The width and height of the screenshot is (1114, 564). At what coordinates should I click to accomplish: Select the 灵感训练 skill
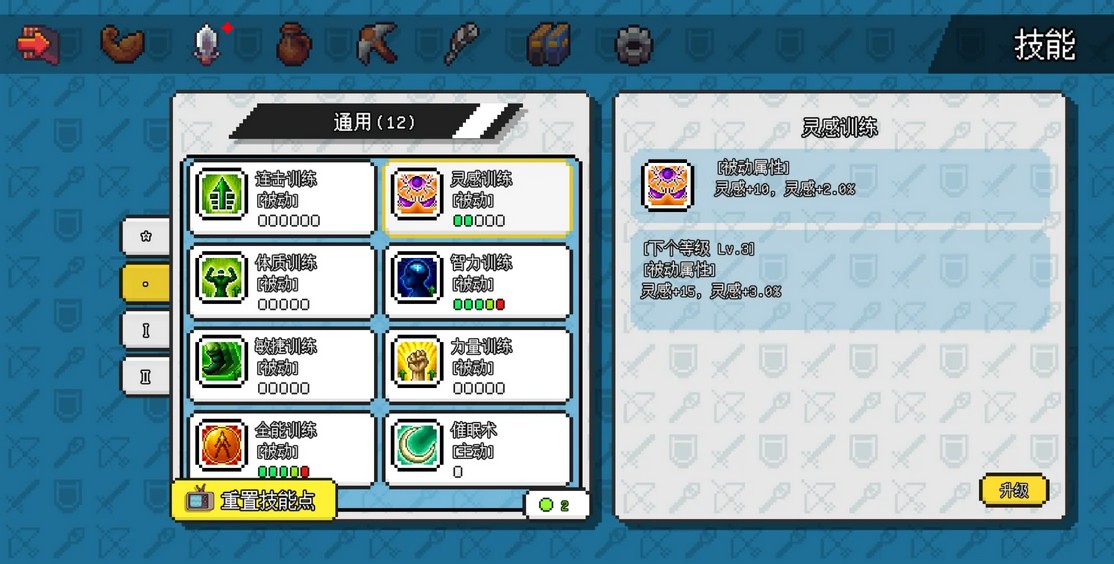point(478,197)
